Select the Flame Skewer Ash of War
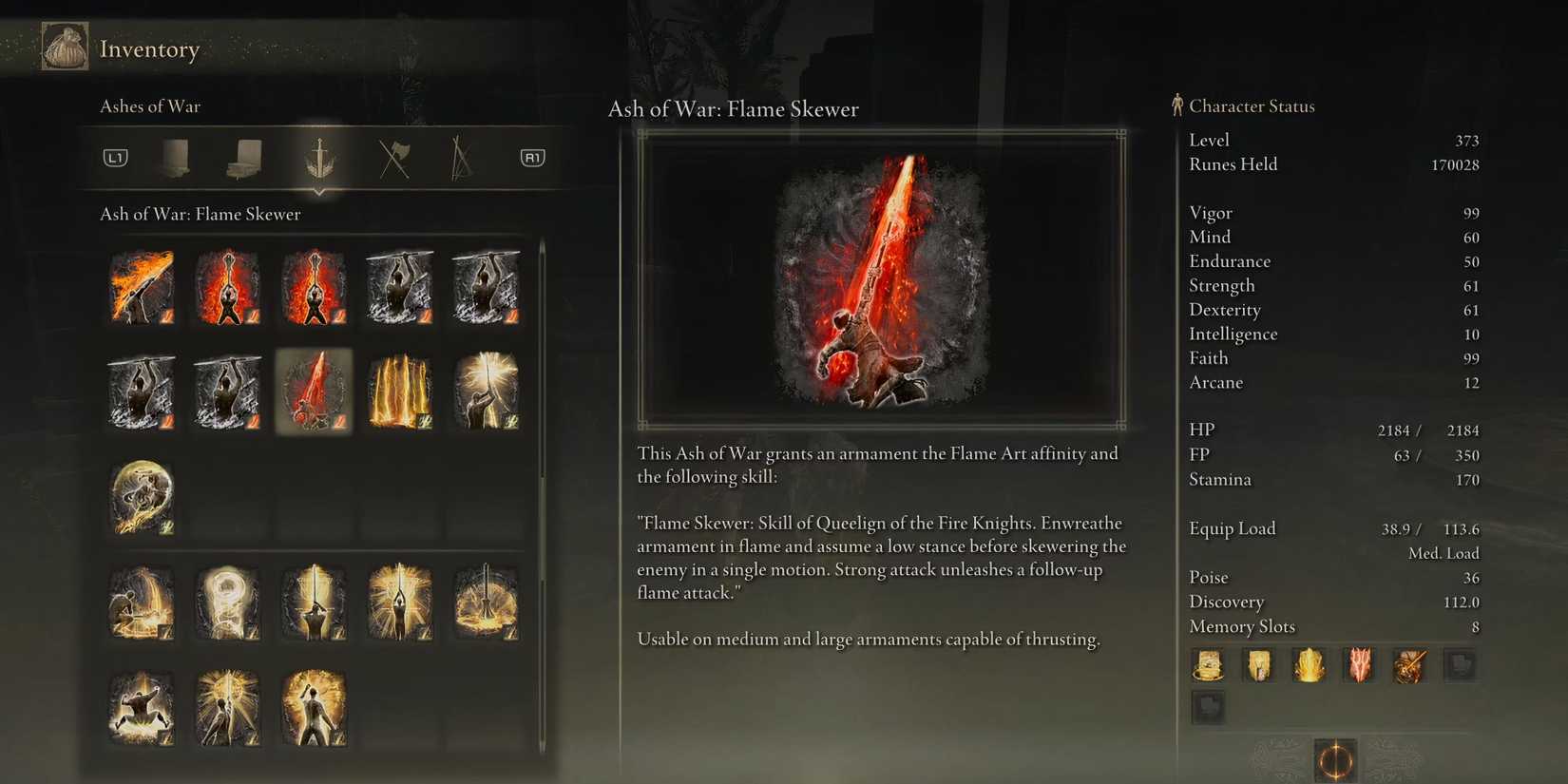 [x=314, y=390]
